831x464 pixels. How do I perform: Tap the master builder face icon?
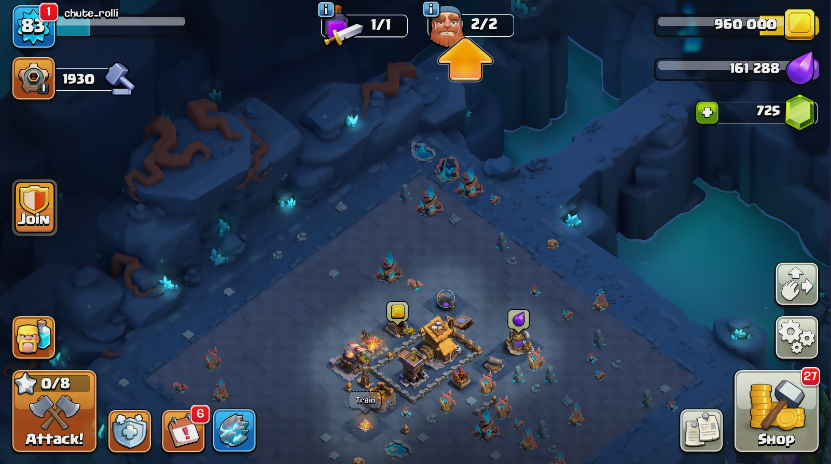(446, 27)
